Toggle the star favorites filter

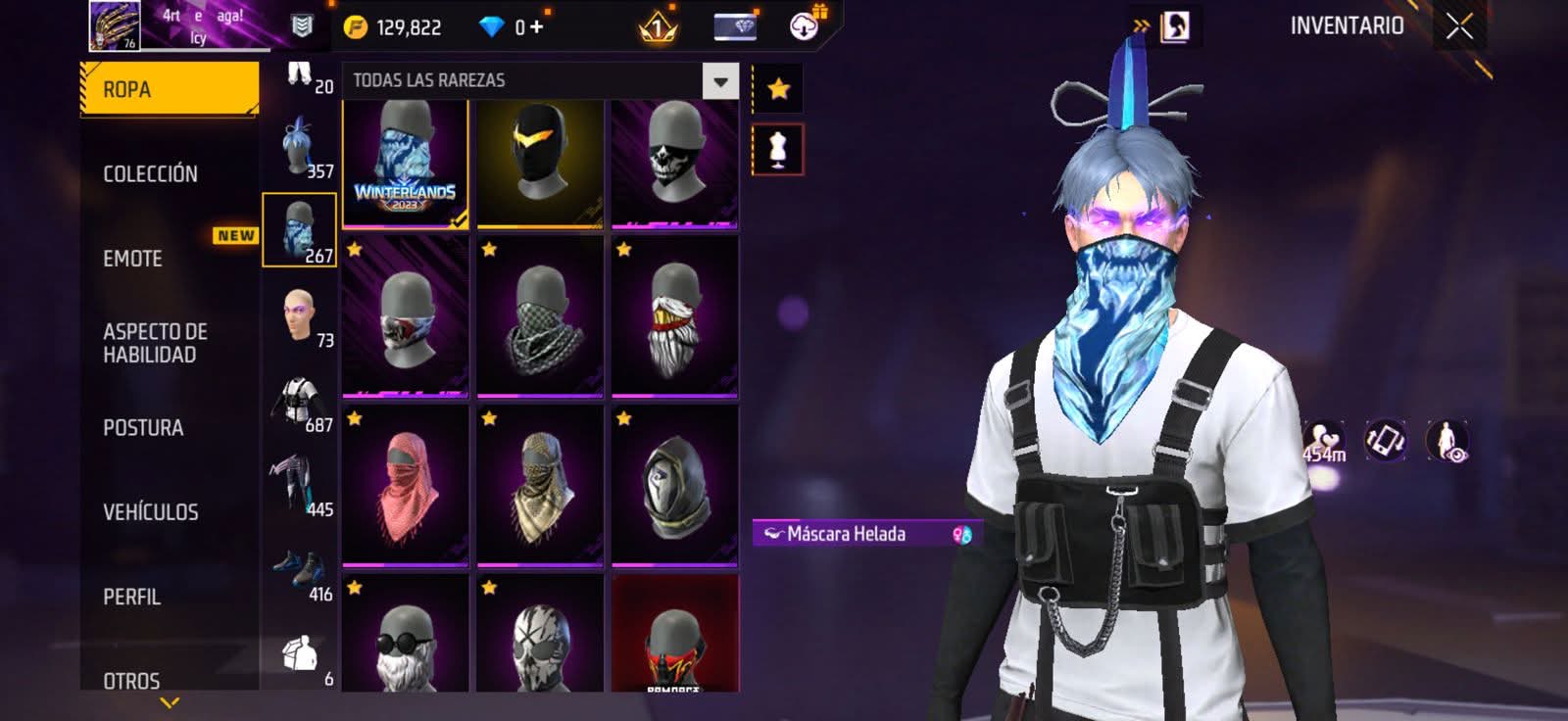pyautogui.click(x=778, y=89)
